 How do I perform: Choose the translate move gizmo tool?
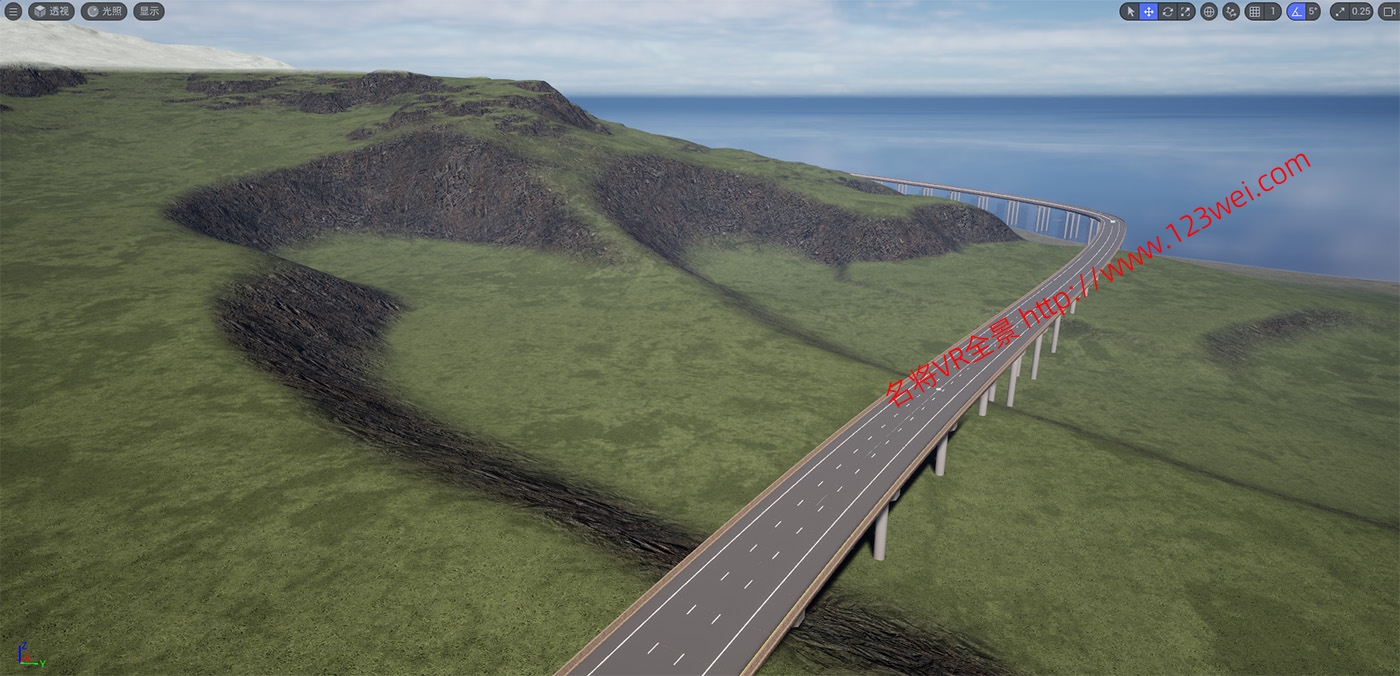[1148, 12]
